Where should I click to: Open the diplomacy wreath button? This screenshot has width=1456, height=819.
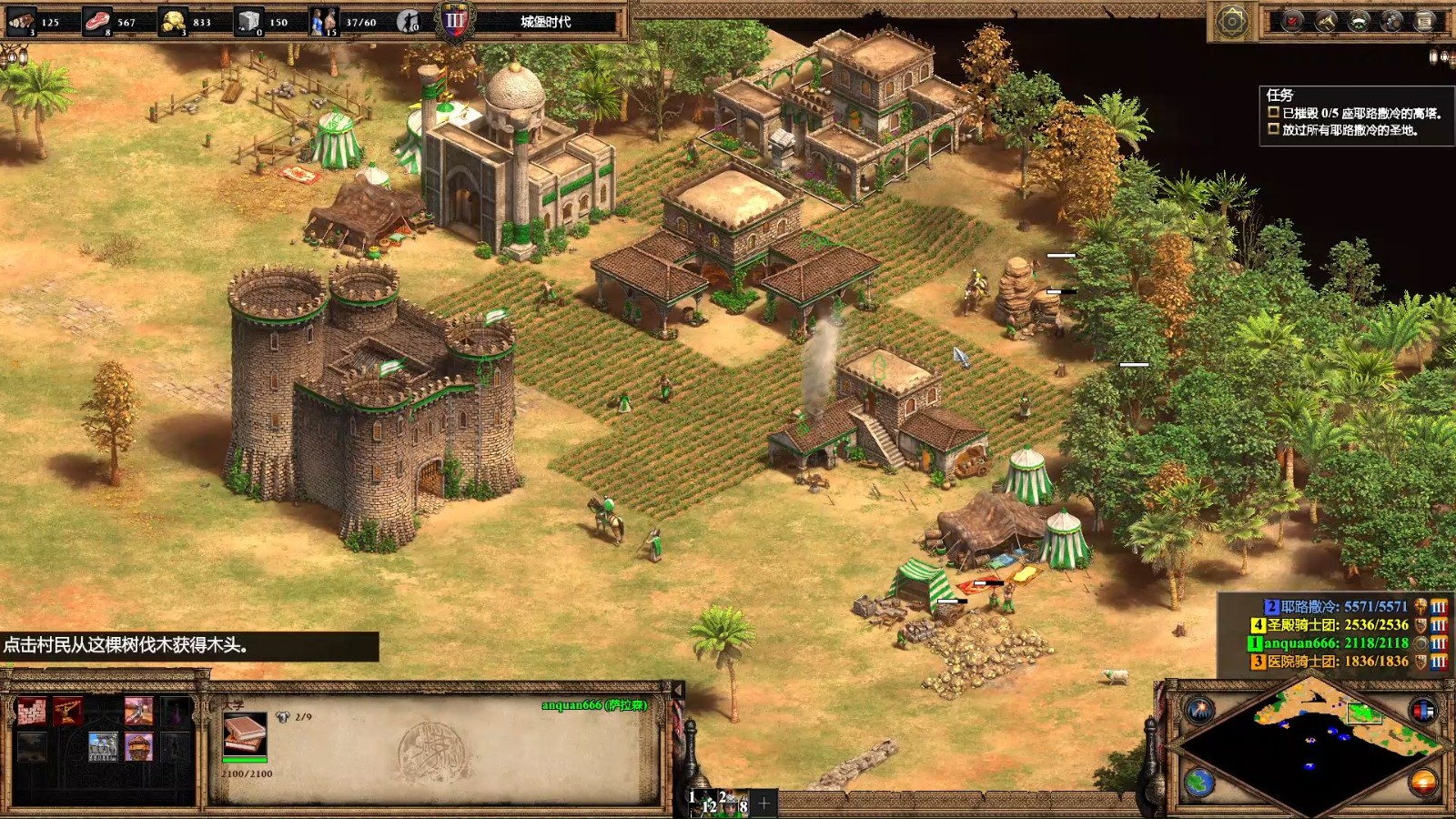point(1360,22)
